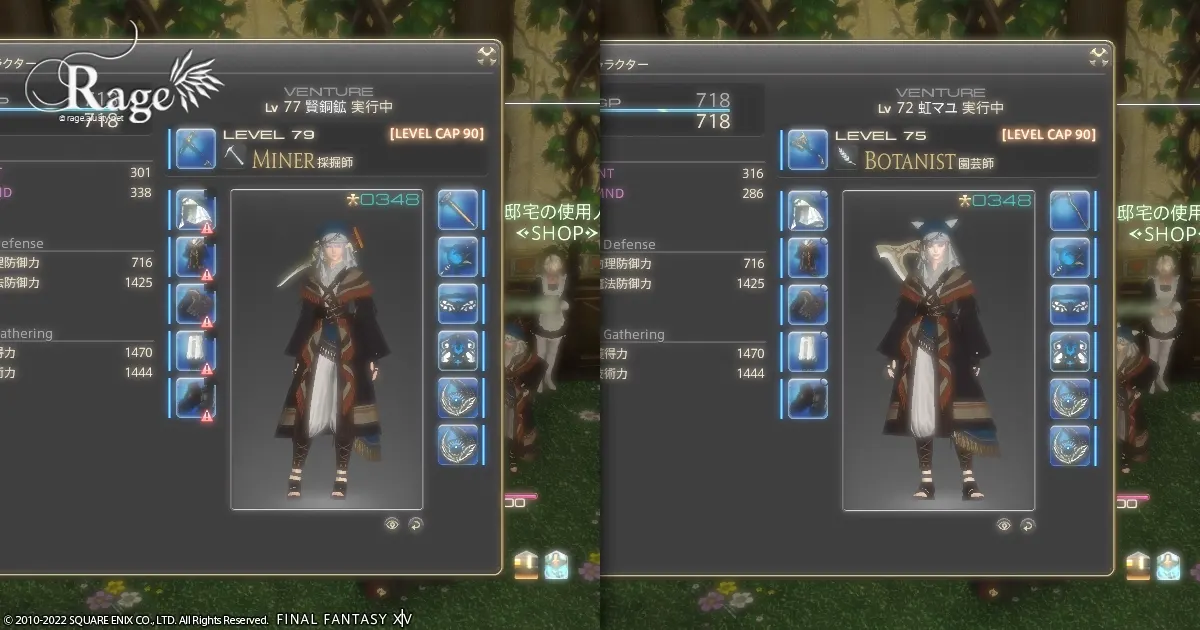Click the Miner's sledgehammer off-hand slot
1200x630 pixels.
pyautogui.click(x=457, y=210)
